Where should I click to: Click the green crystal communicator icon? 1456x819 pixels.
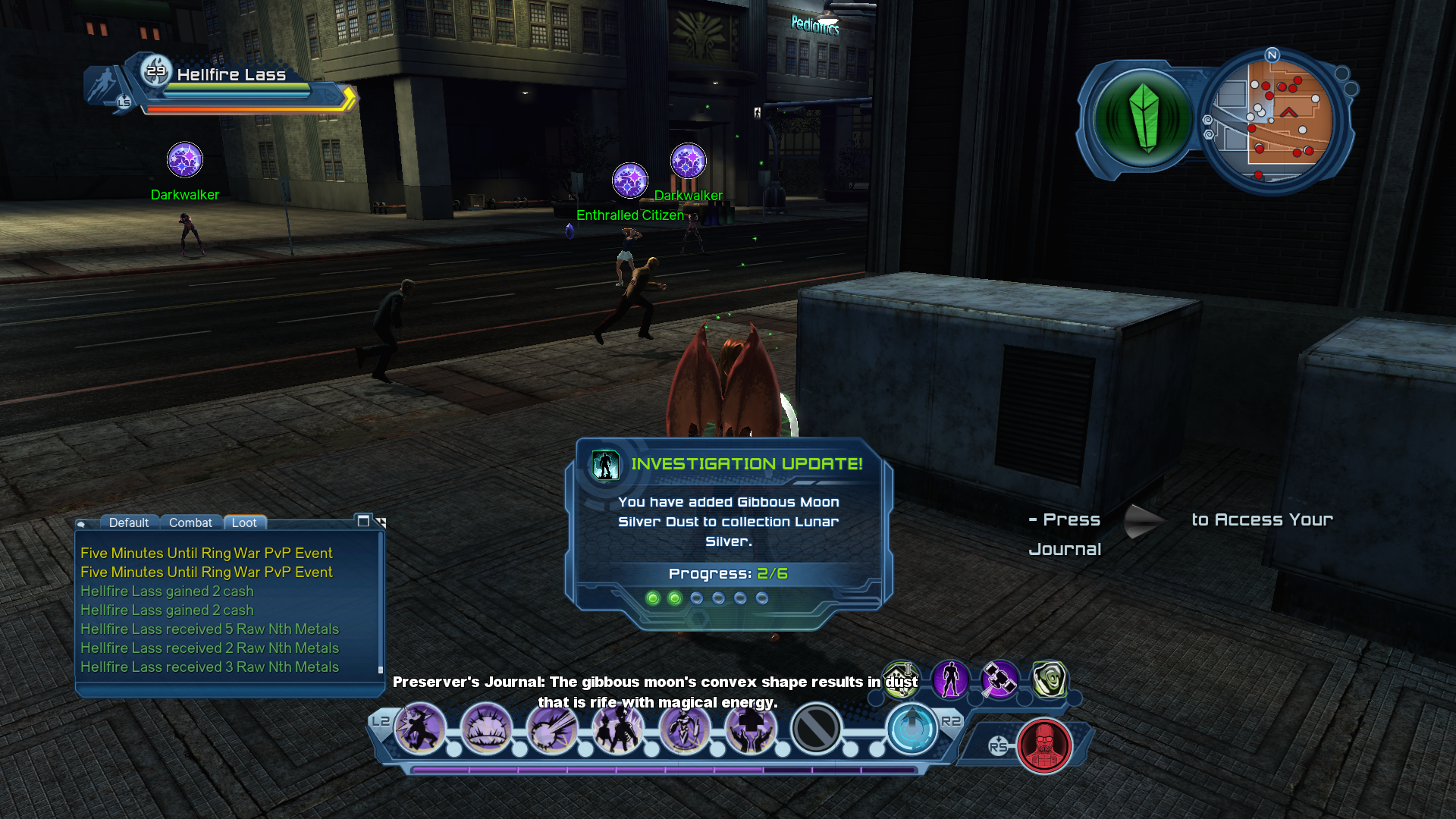tap(1144, 120)
